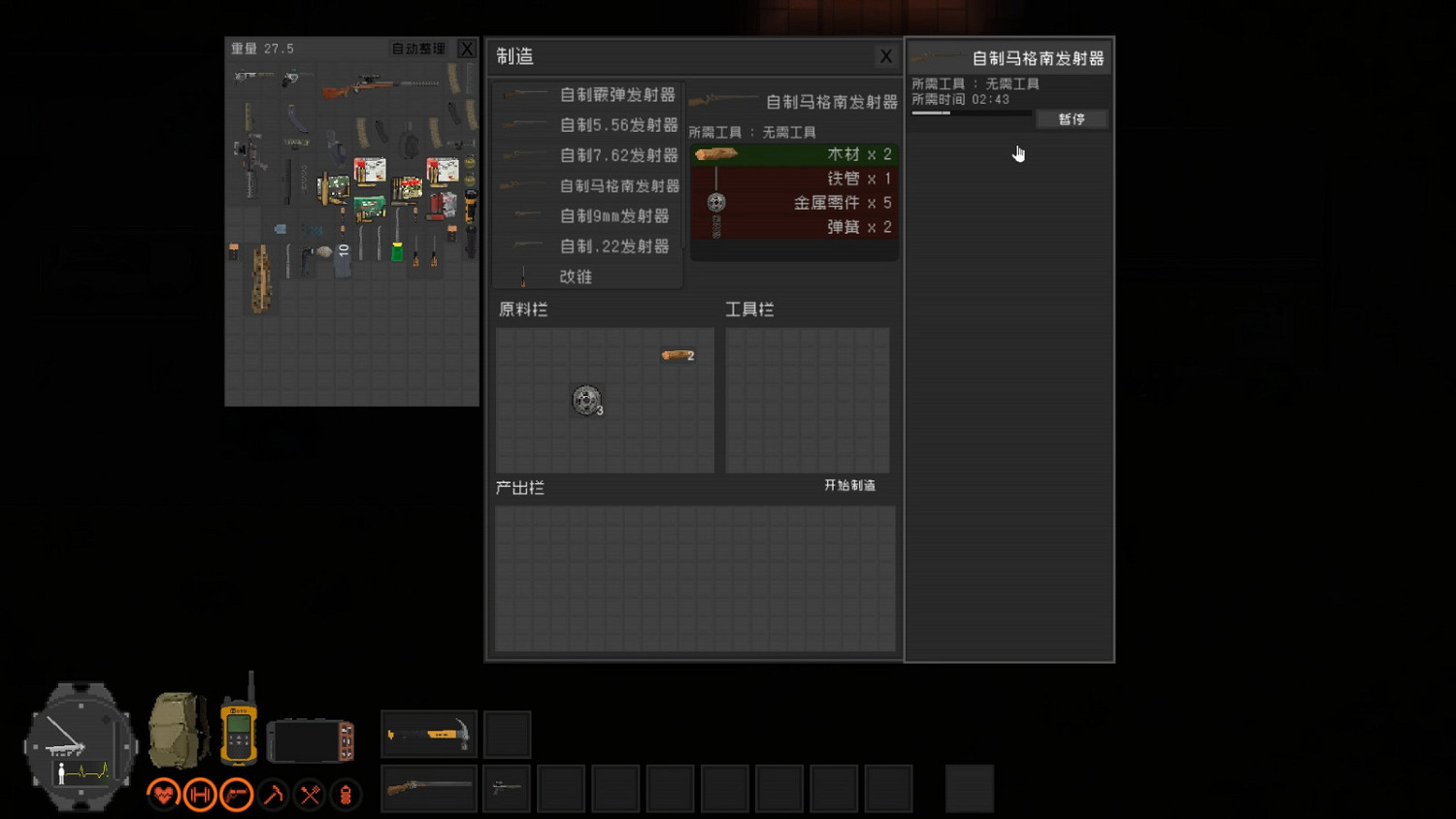1456x819 pixels.
Task: Click the crossed tools status icon
Action: (311, 794)
